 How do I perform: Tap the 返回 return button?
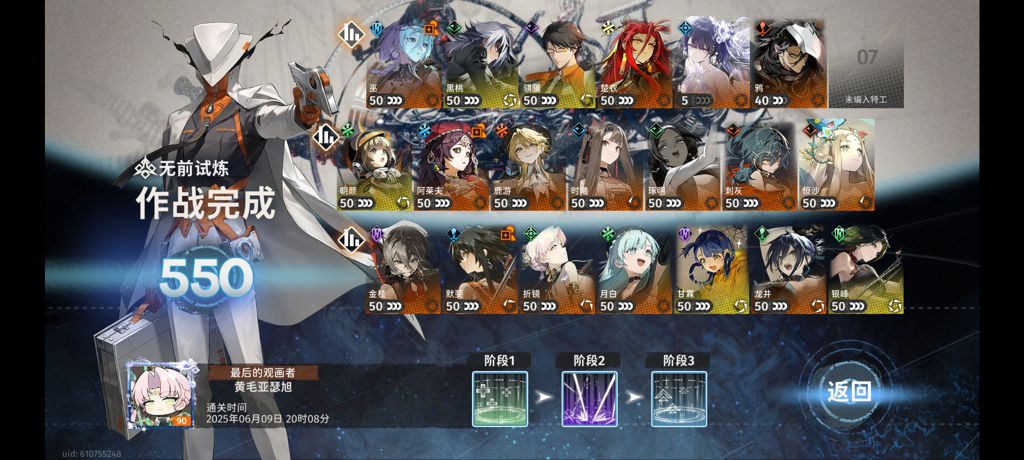point(849,391)
